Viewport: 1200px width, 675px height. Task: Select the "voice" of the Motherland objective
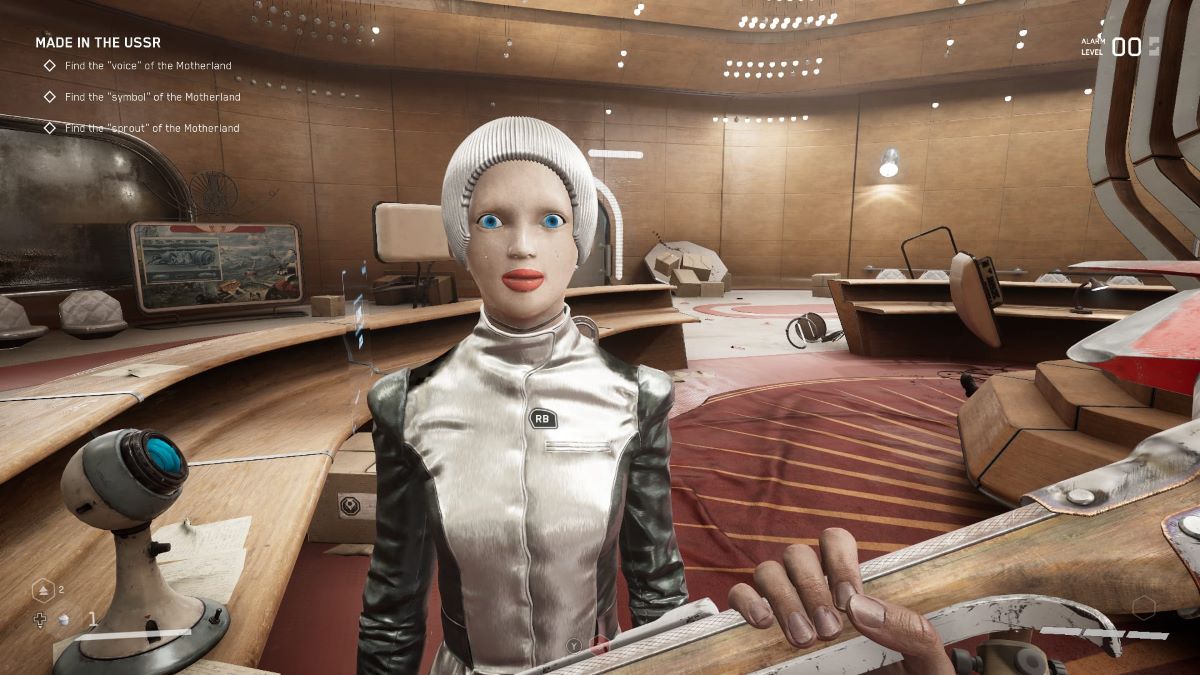point(148,66)
